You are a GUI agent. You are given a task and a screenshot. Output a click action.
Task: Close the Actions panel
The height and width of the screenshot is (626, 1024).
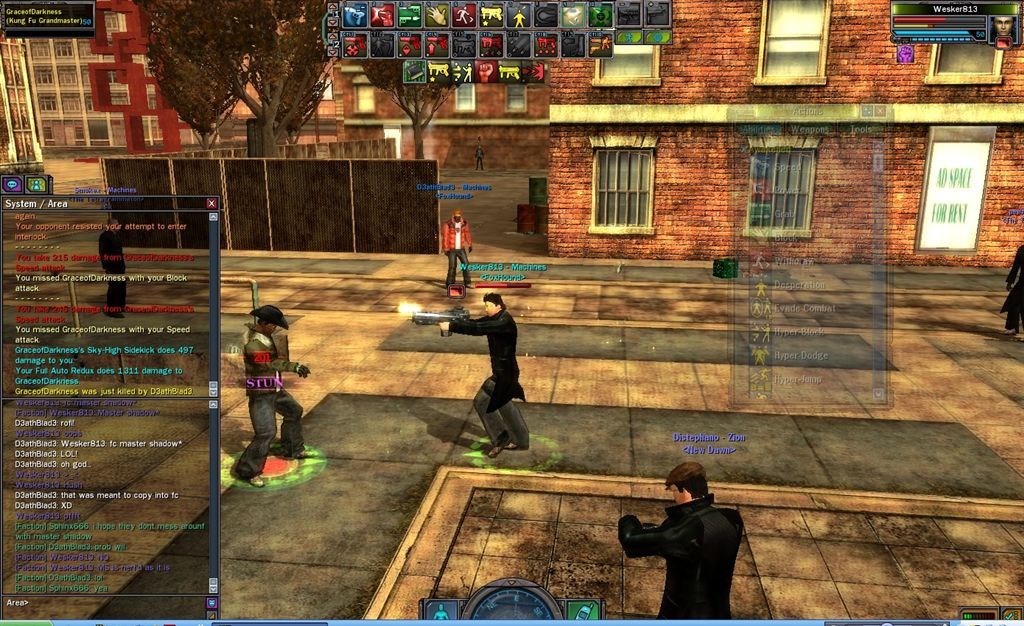[x=880, y=112]
